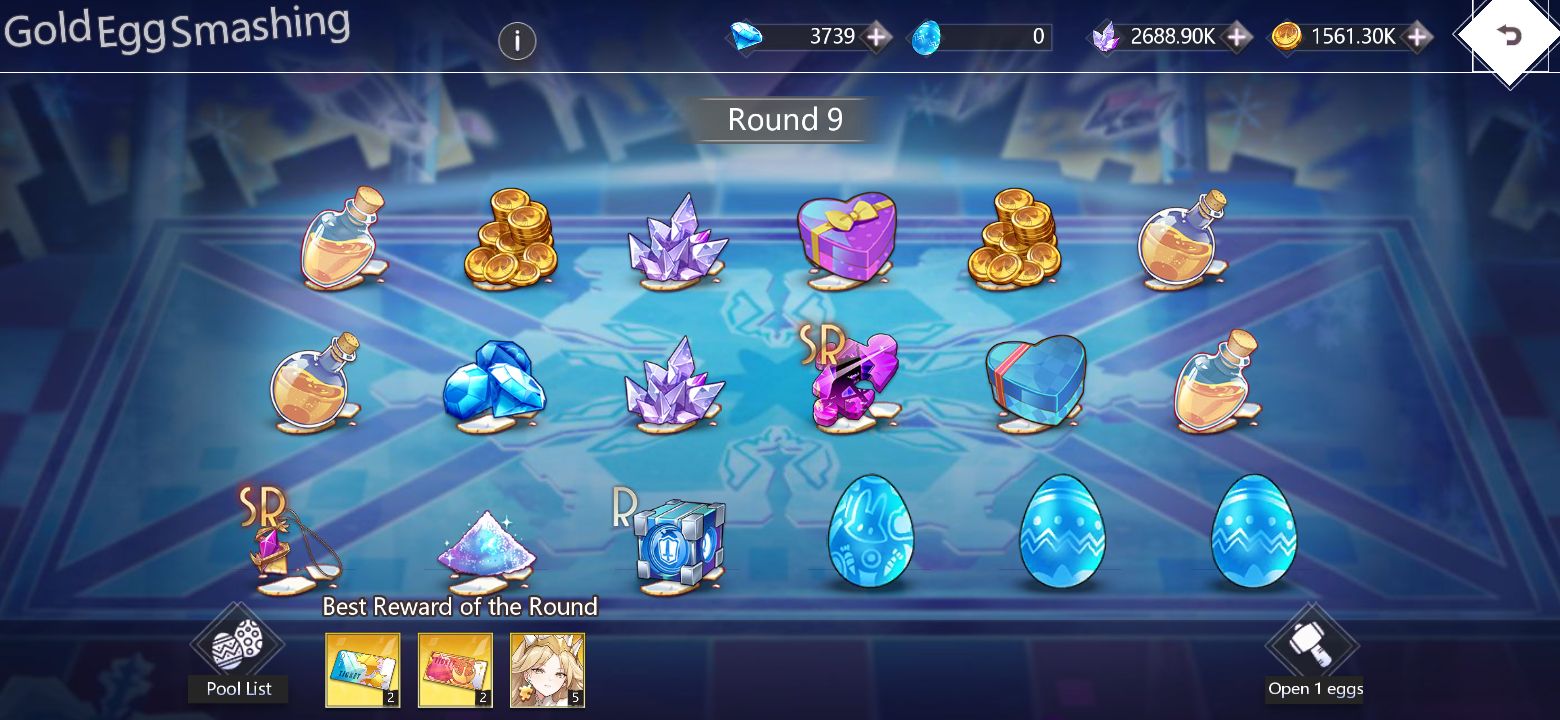Open the info panel via the i icon

(517, 42)
